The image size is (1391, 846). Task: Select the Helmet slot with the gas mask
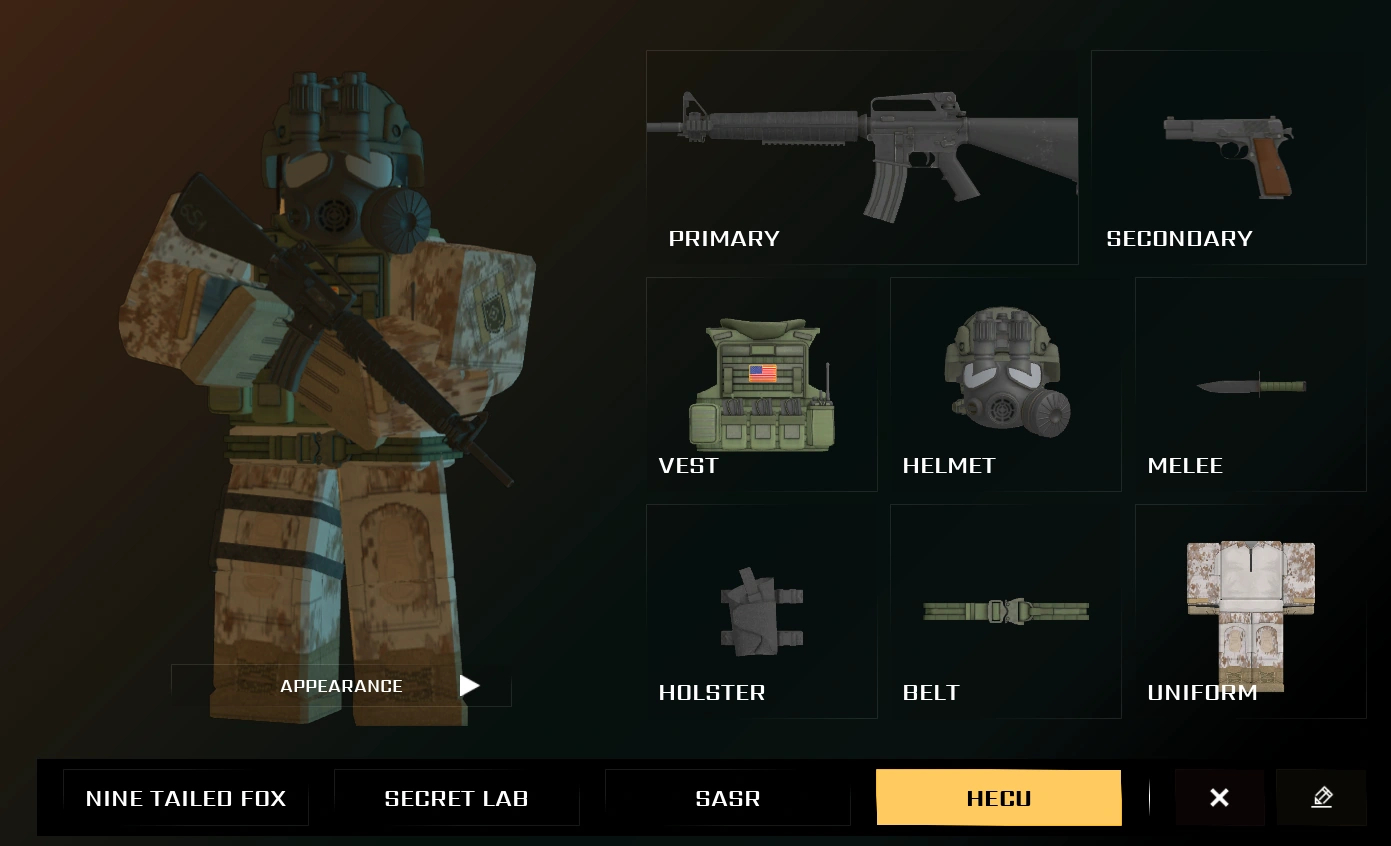1005,383
